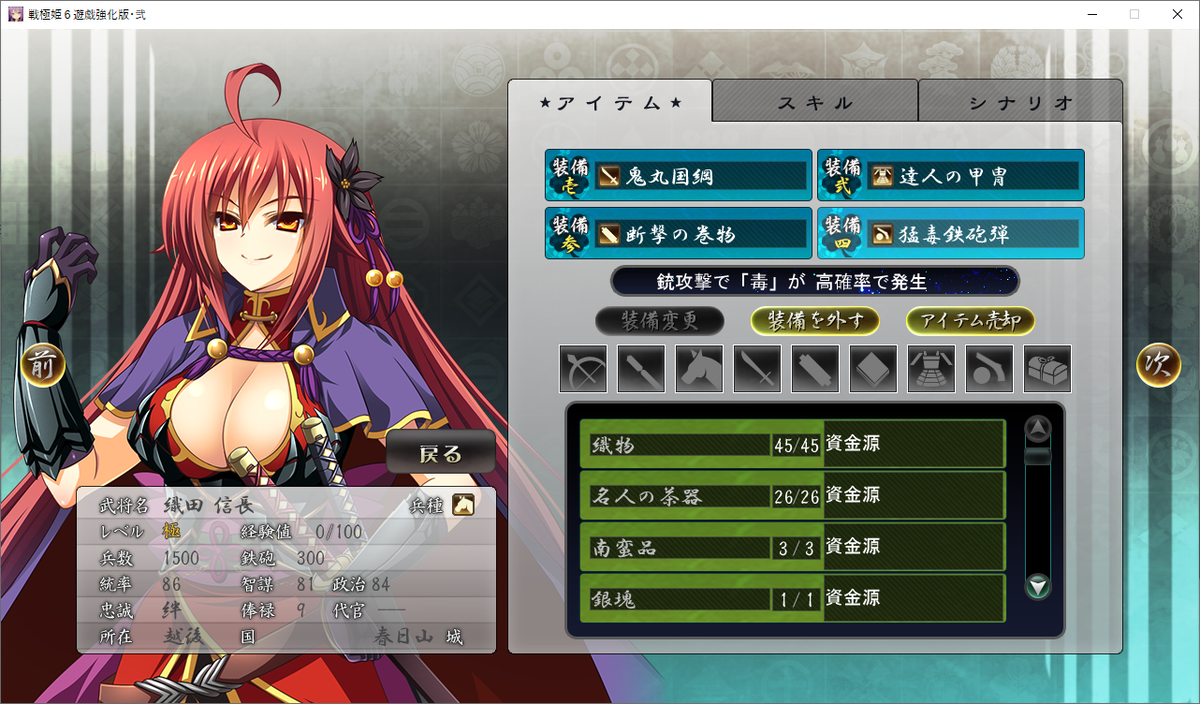The image size is (1200, 704).
Task: Select the 織物 item row
Action: click(x=792, y=444)
